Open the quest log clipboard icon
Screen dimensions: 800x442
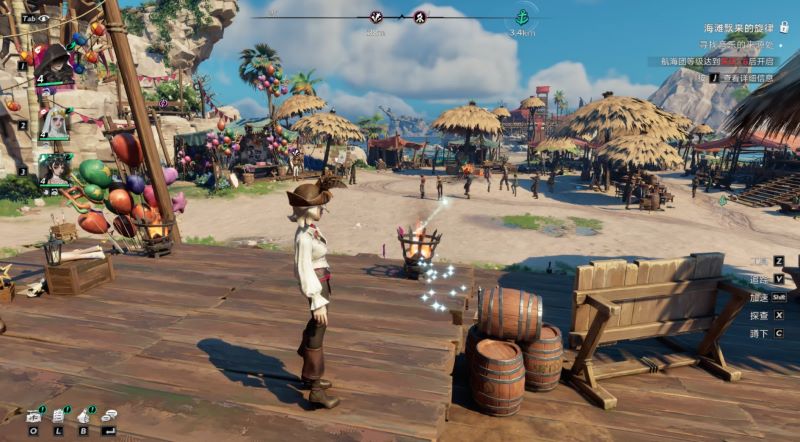point(59,415)
